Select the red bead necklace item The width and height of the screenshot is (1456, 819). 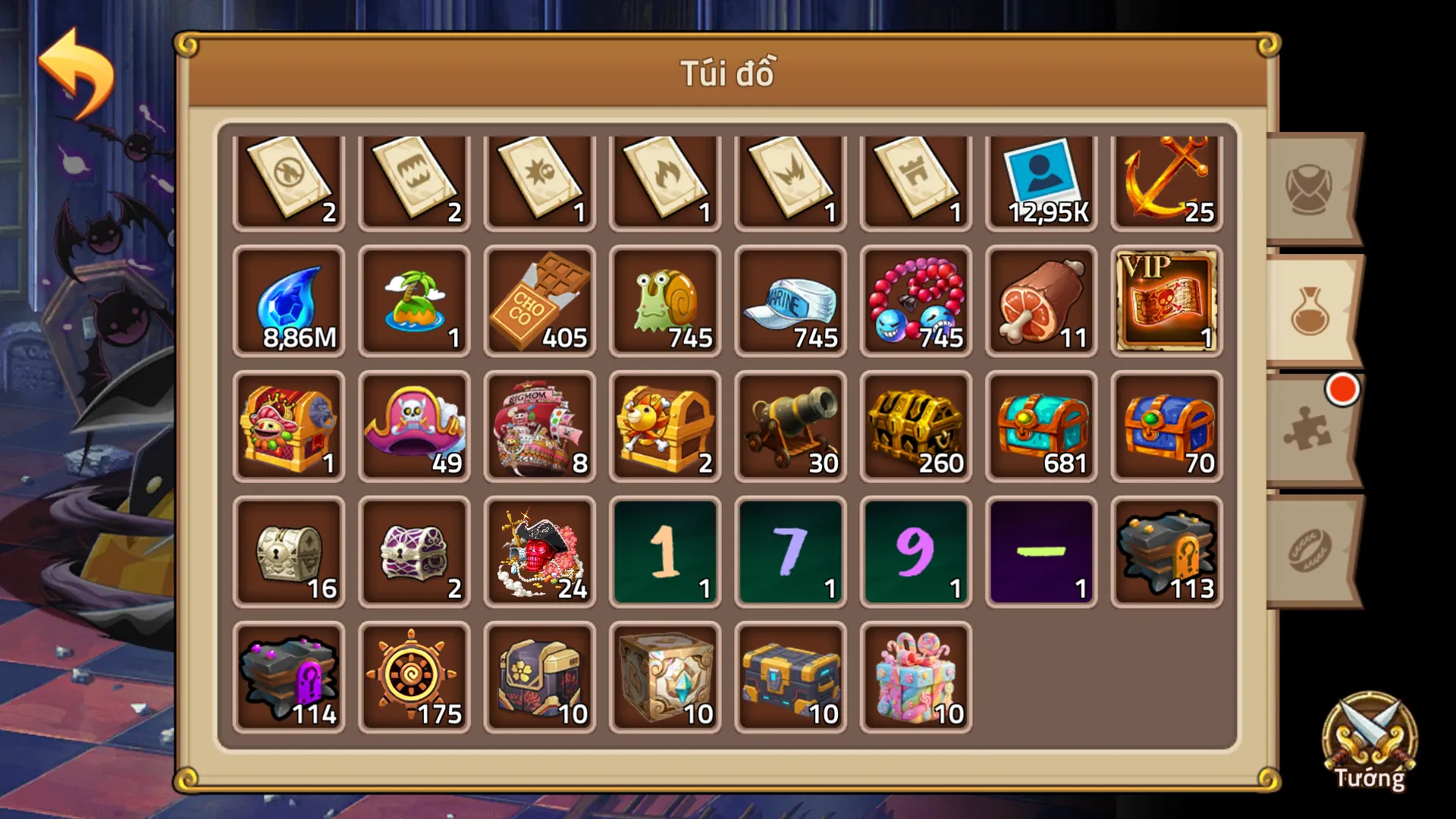[915, 302]
